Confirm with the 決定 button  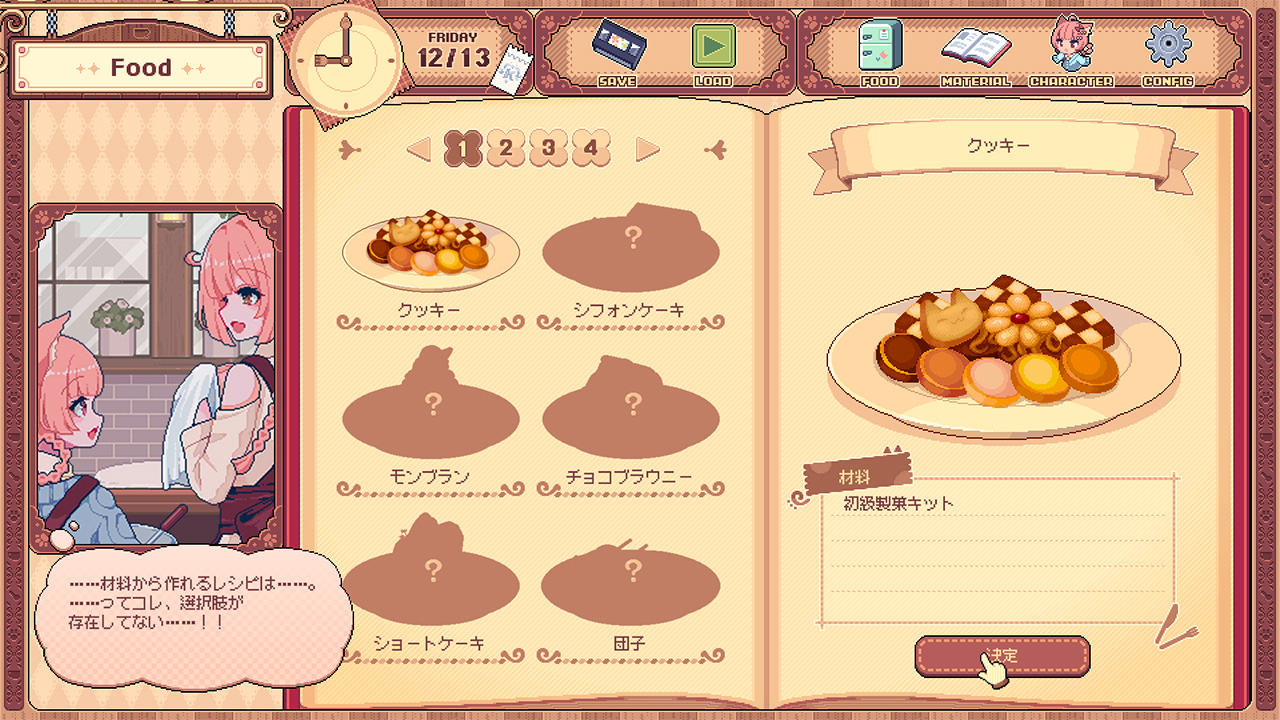pos(1002,656)
